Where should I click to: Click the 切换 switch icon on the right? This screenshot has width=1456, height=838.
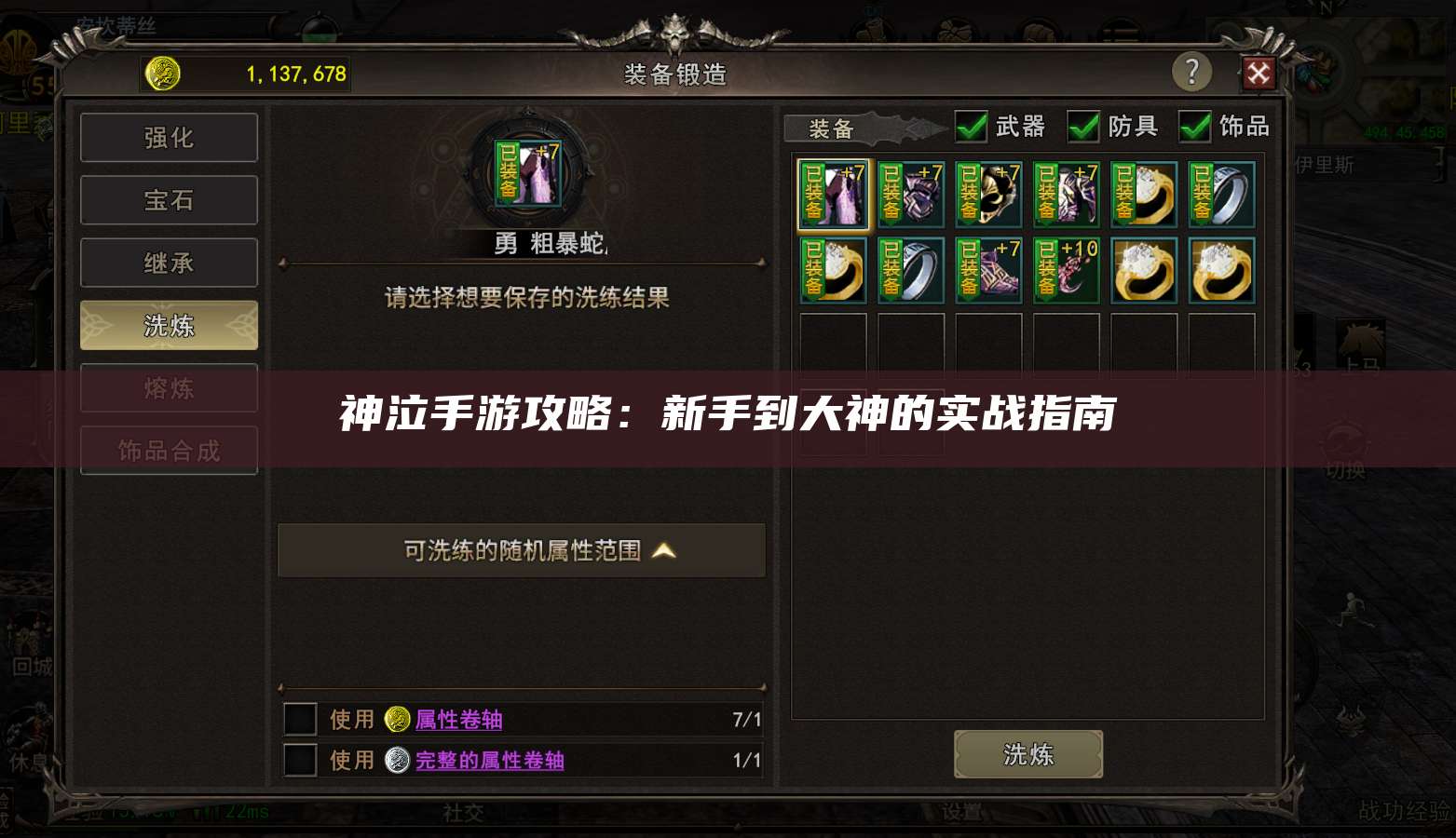(x=1344, y=434)
